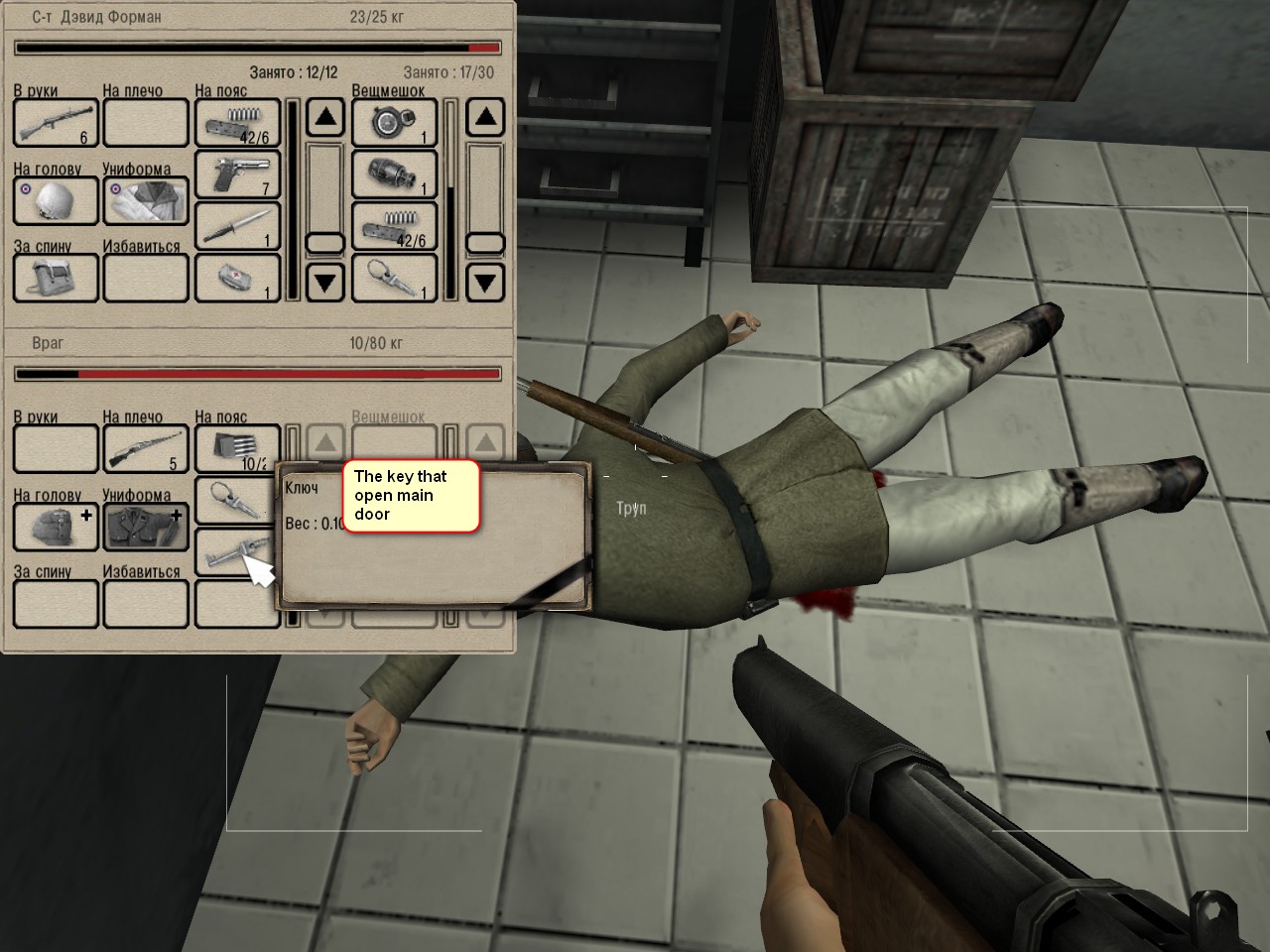Click the up arrow of the player's backpack list
The width and height of the screenshot is (1270, 952).
[484, 119]
